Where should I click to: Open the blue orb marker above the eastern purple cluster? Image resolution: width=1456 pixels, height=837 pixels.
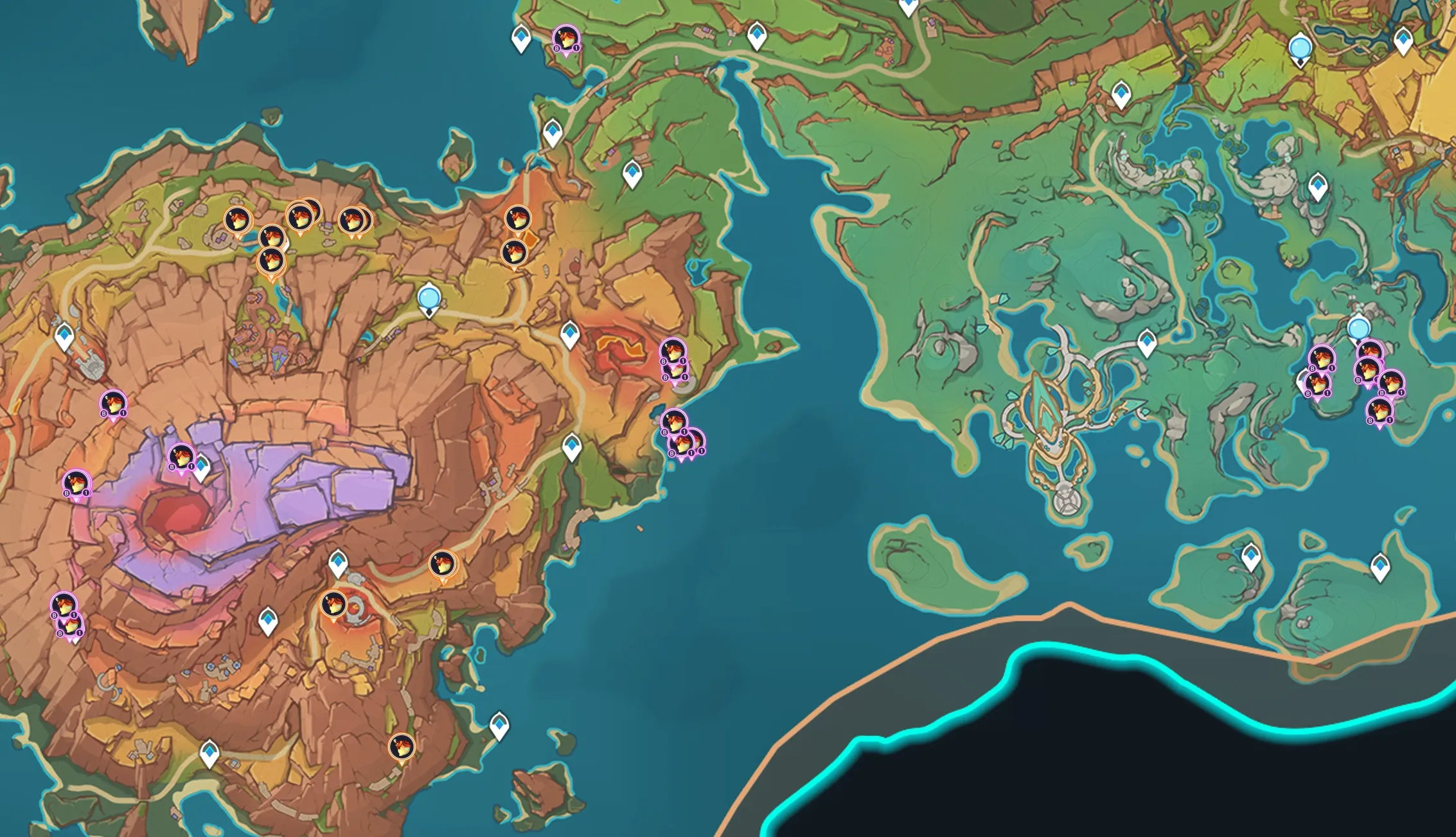(1358, 329)
